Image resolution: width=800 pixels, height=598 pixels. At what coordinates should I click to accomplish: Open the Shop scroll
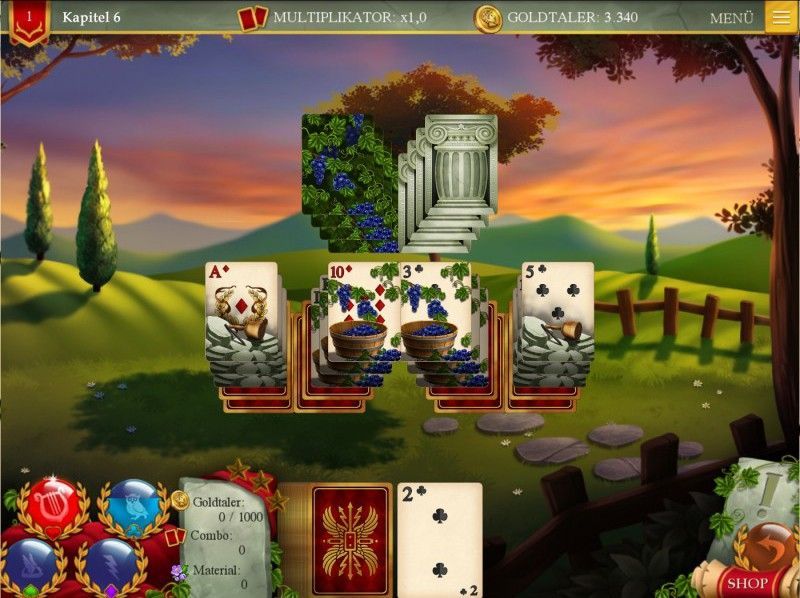pos(746,582)
